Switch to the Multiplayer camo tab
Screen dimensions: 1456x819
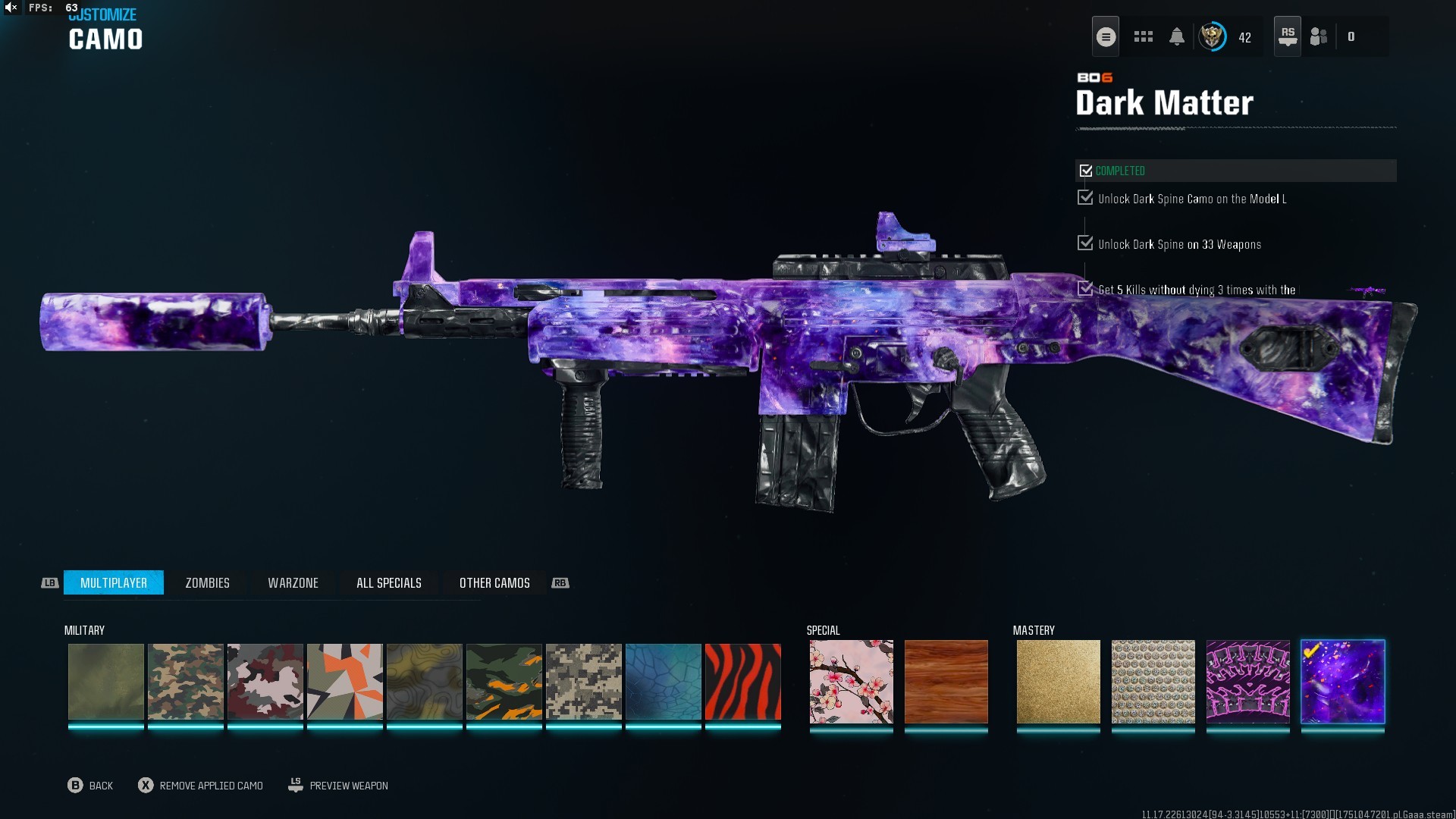point(114,582)
